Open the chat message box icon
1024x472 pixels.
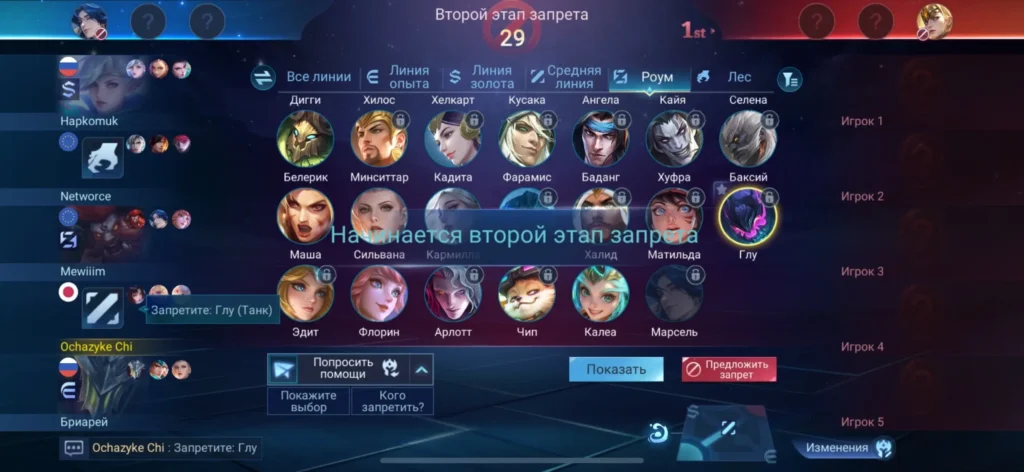[x=74, y=448]
